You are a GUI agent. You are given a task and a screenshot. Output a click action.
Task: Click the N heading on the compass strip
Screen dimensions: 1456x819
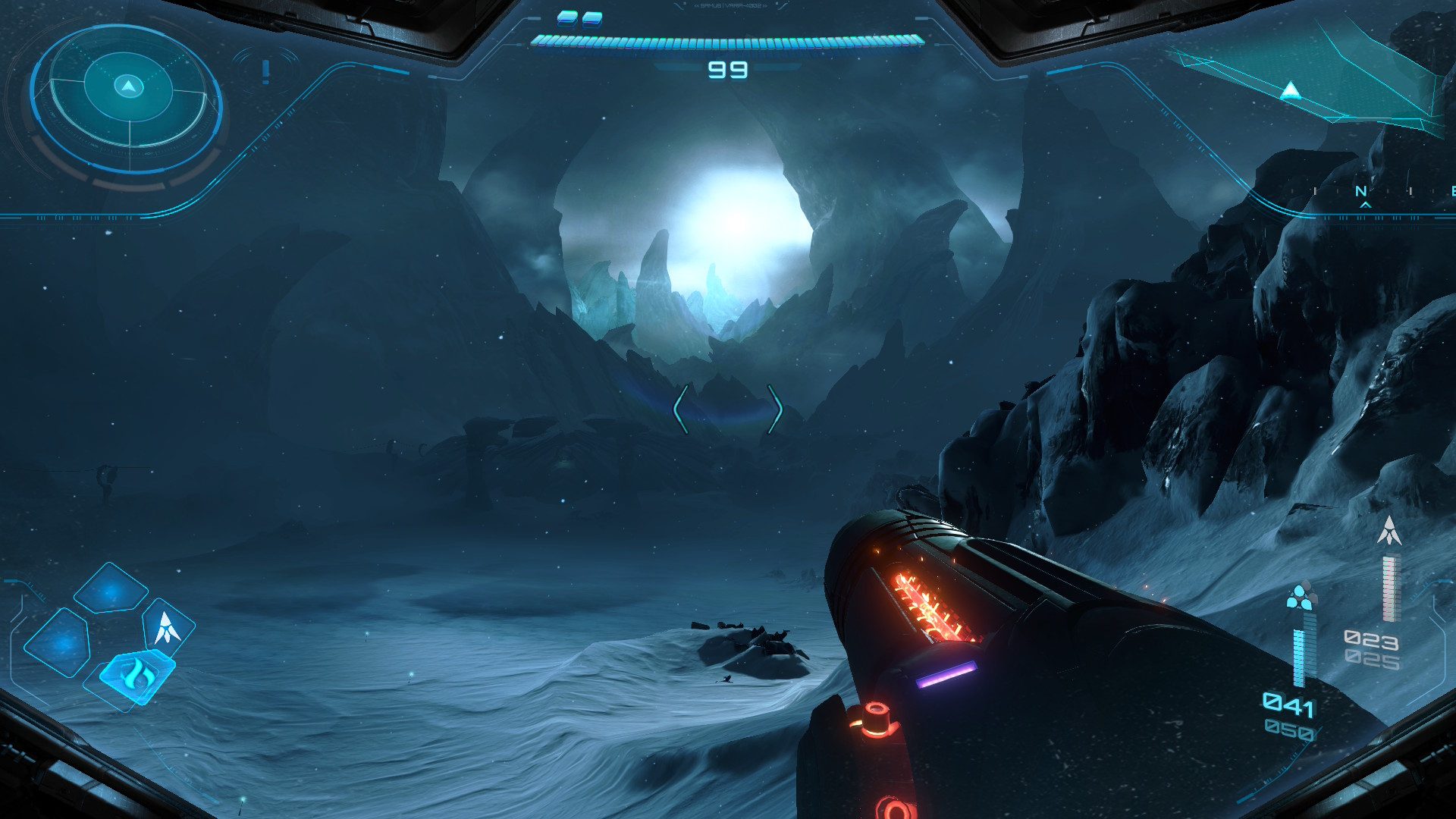point(1362,192)
